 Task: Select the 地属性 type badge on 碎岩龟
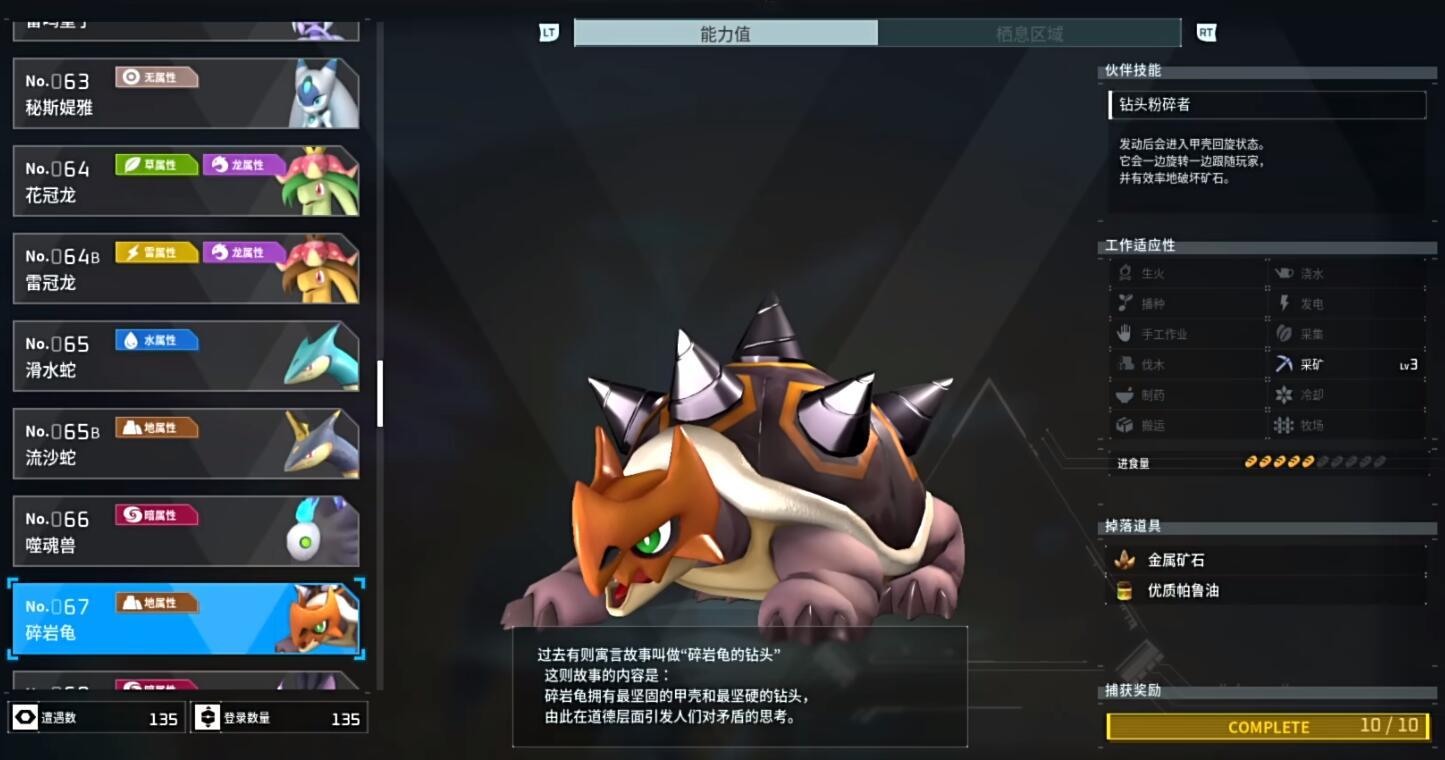coord(156,602)
